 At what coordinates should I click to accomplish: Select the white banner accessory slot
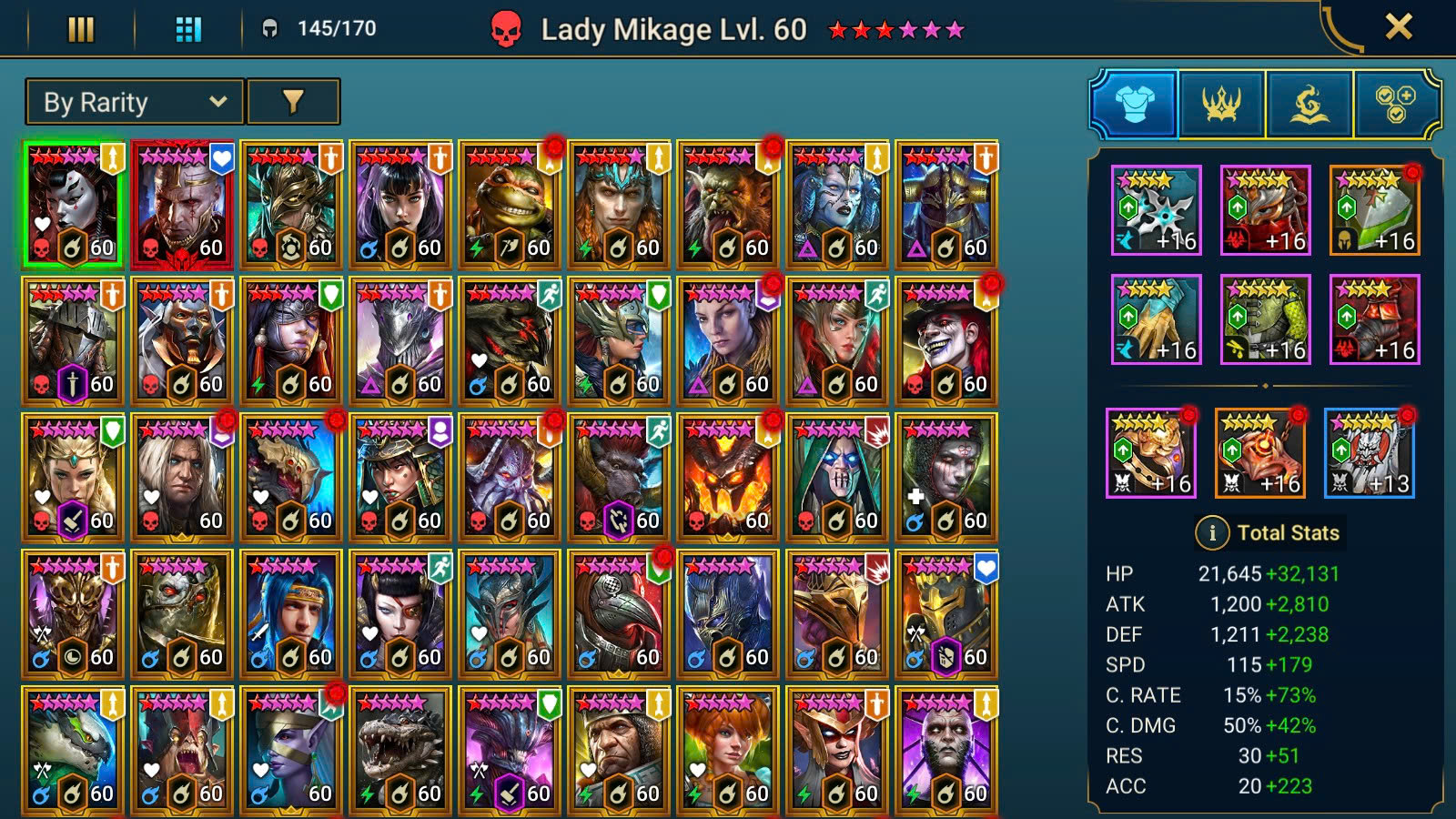(x=1370, y=453)
